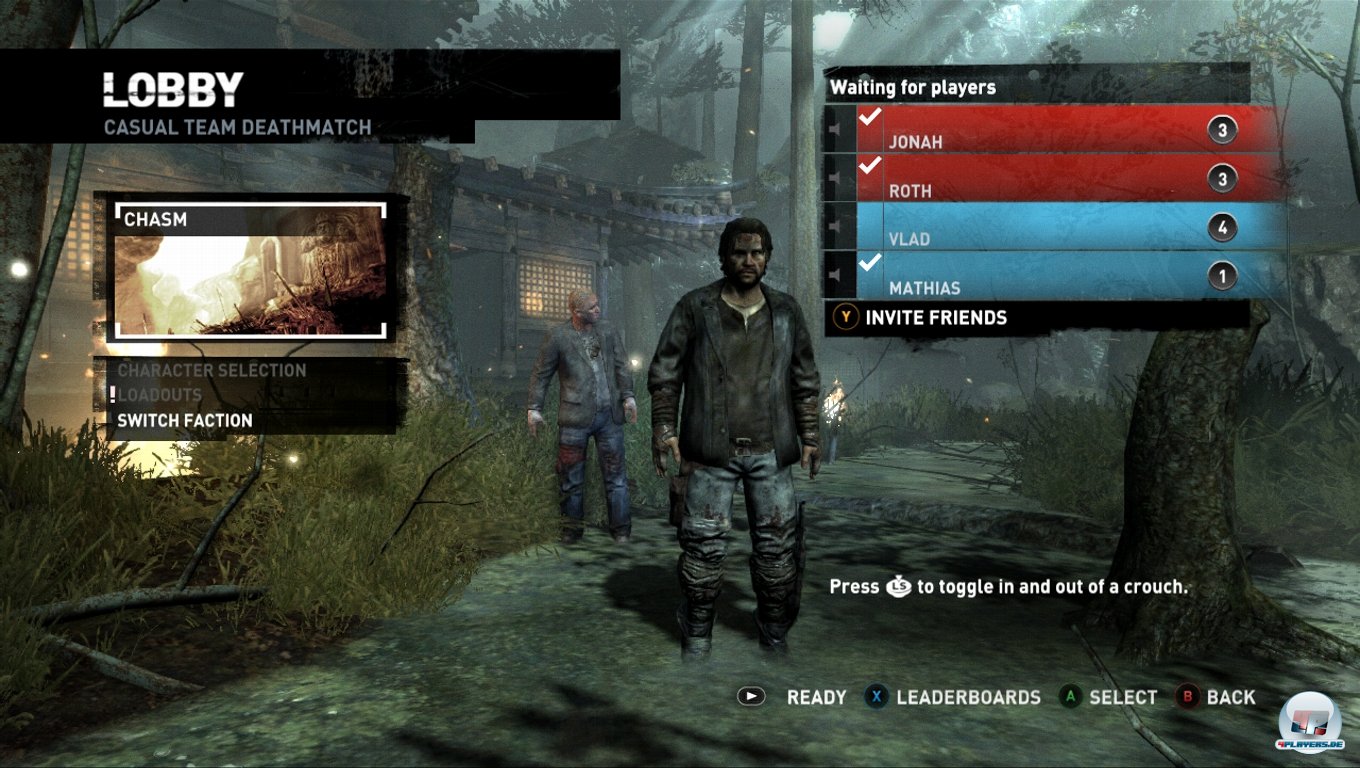Screen dimensions: 1360x768
Task: Click the left-stick icon in crouch hint
Action: [901, 588]
